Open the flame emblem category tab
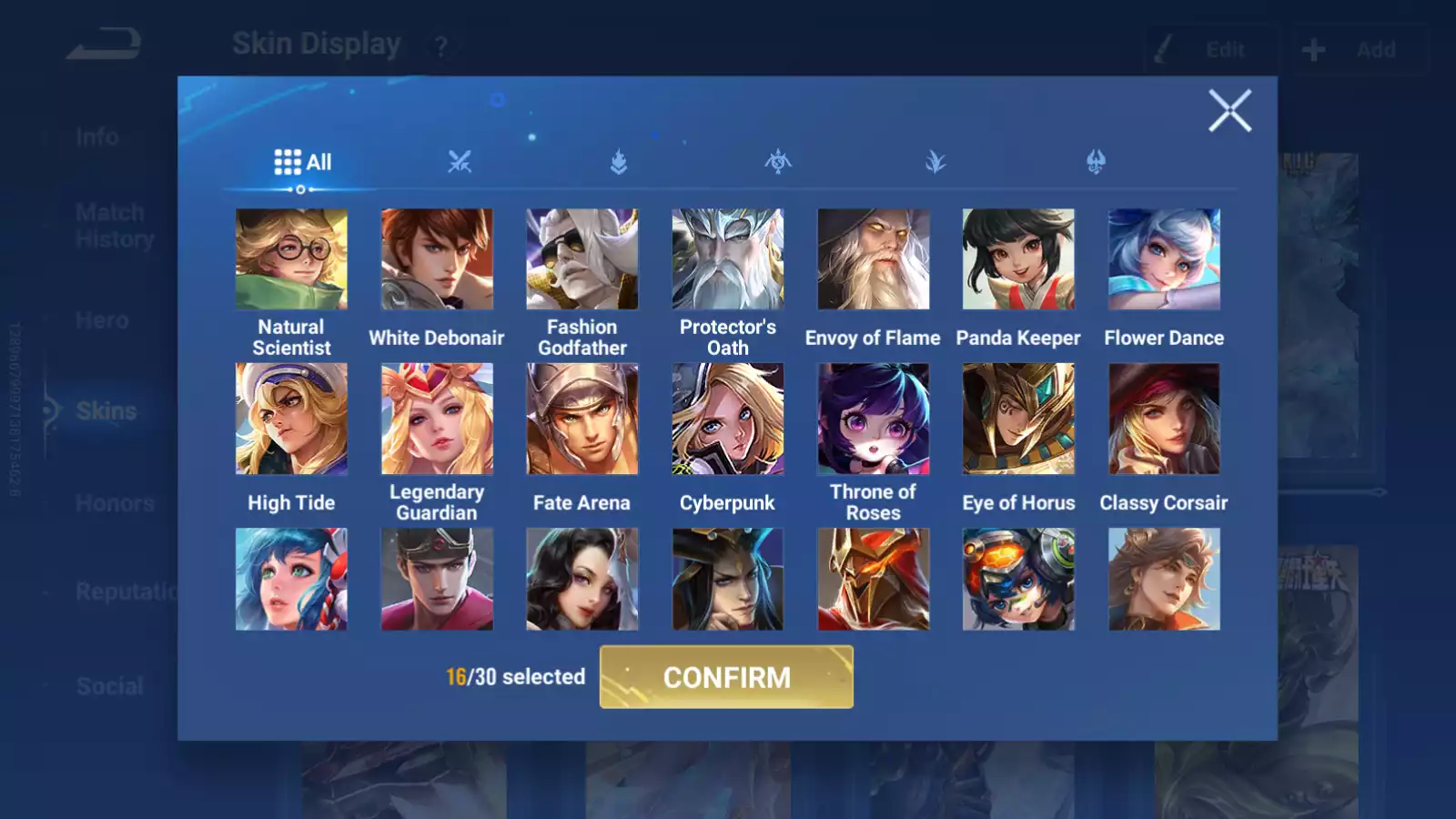 point(619,163)
